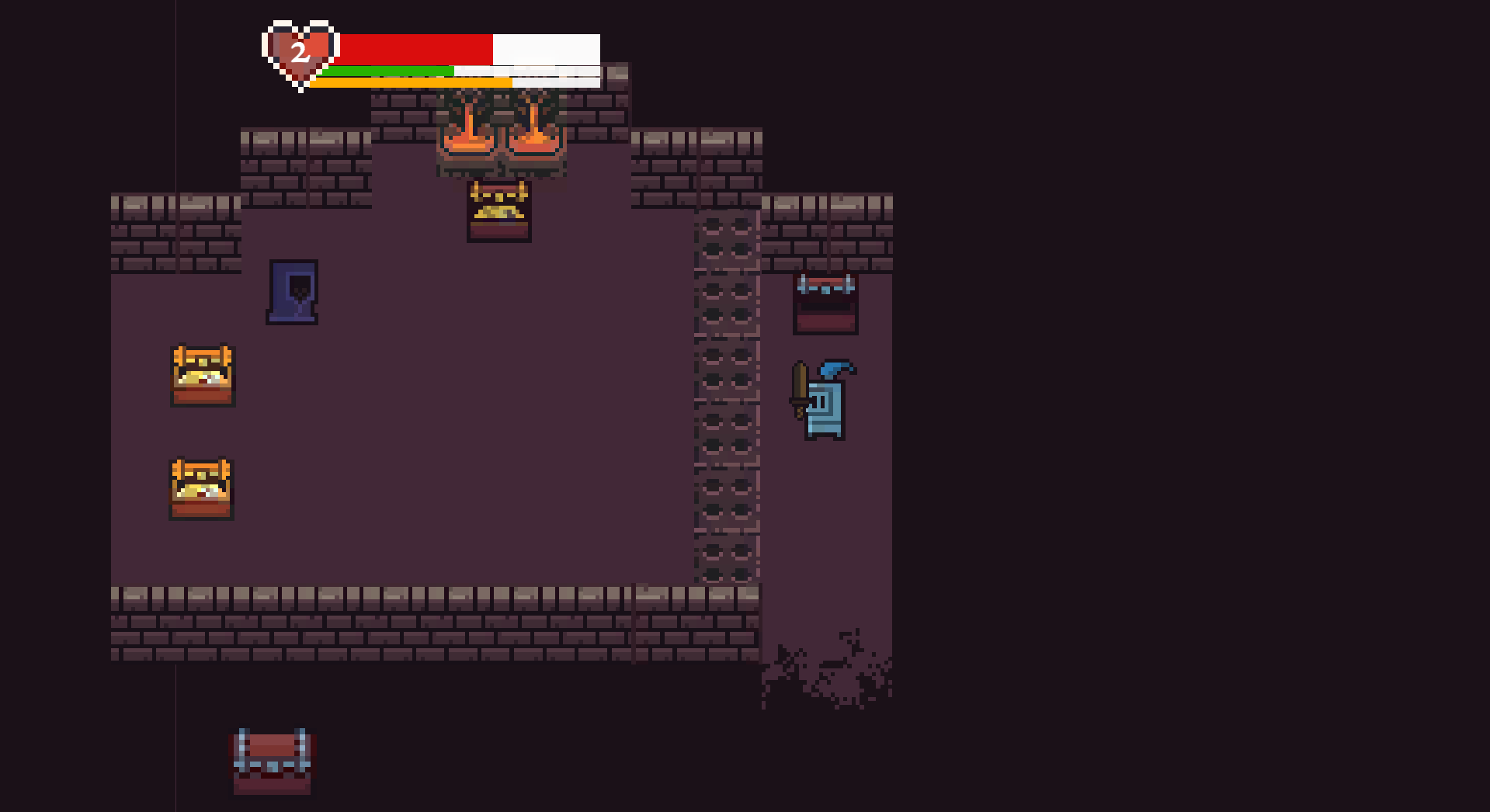Open the gold-filled chest below the lava fountains
This screenshot has width=1490, height=812.
click(499, 210)
